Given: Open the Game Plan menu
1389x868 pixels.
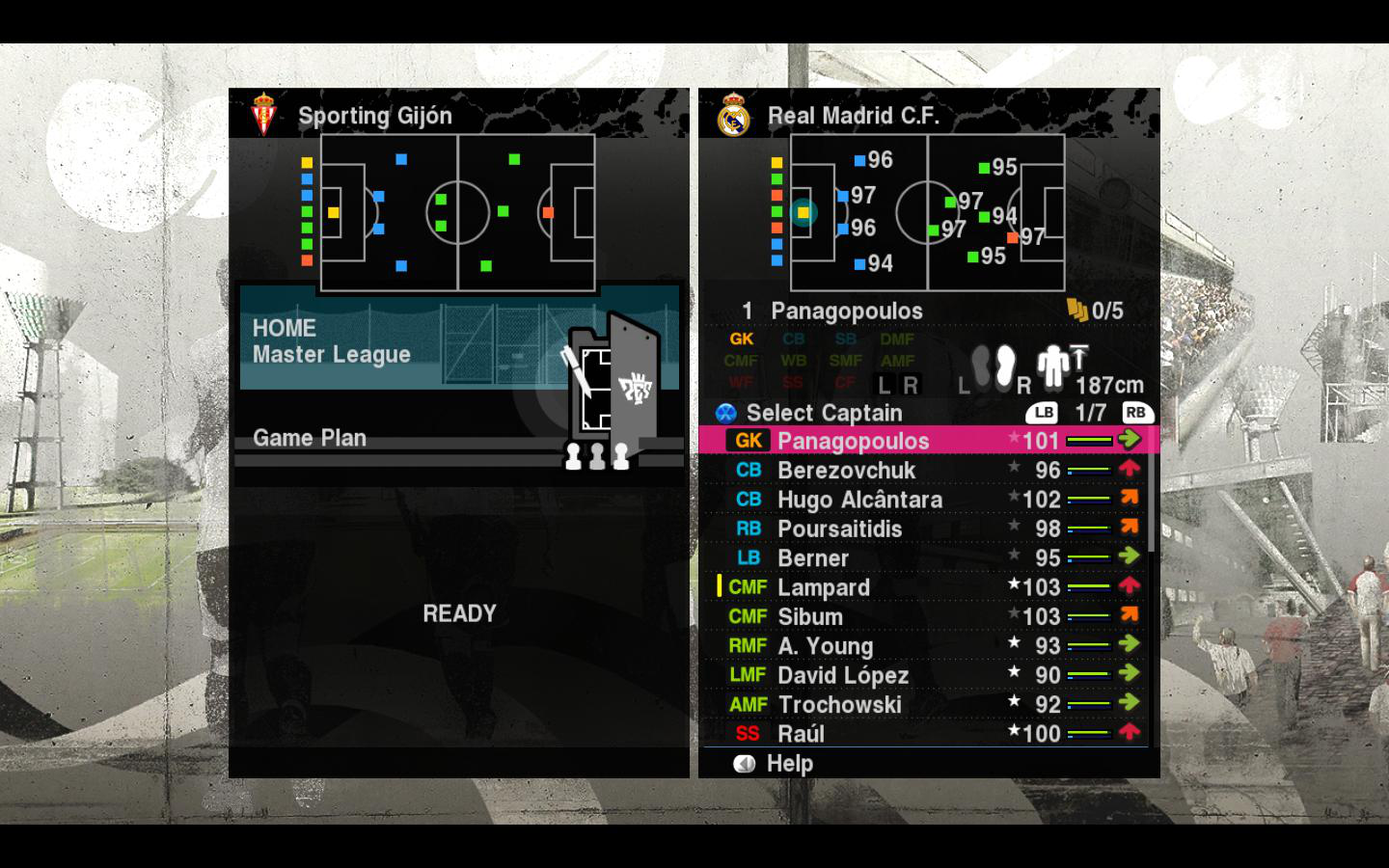Looking at the screenshot, I should click(x=310, y=439).
